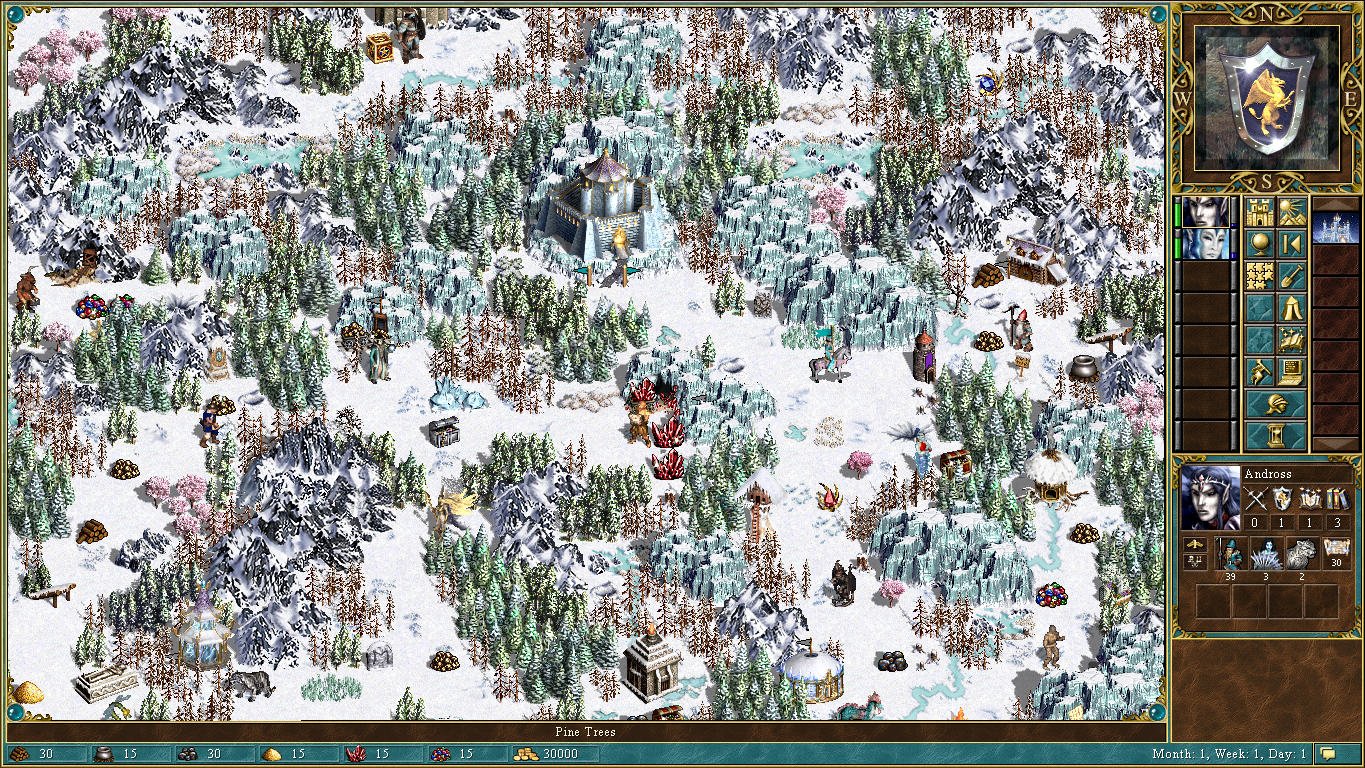Select the Enchanters stack of 39 in Andross's army
Screen dimensions: 1365x768
[1230, 553]
